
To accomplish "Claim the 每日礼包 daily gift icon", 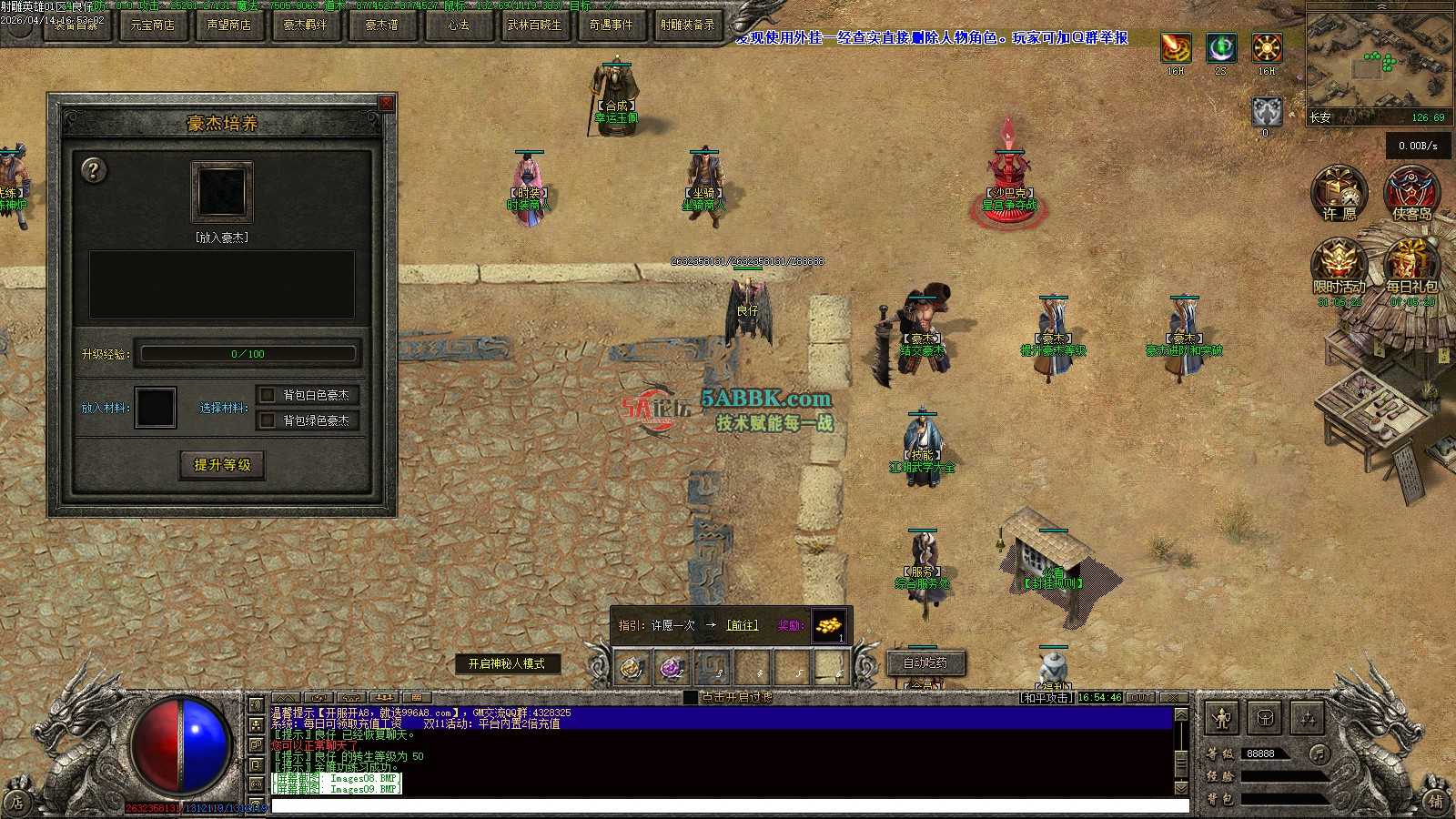I will click(x=1411, y=265).
